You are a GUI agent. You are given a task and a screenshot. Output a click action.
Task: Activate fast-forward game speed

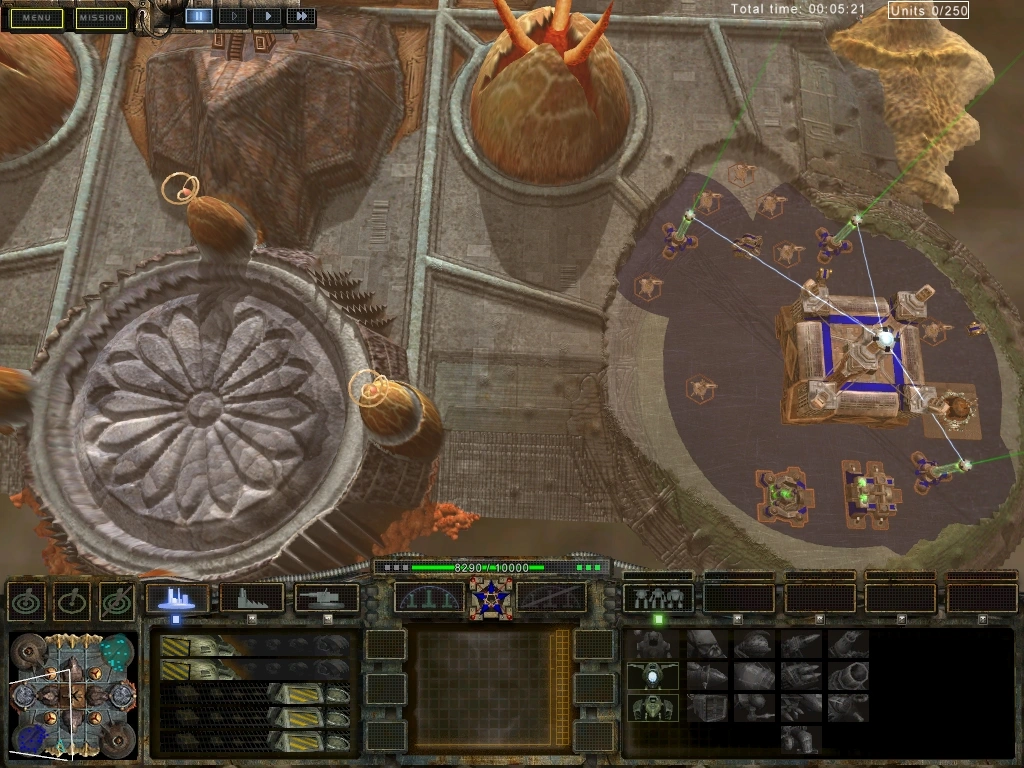point(300,16)
